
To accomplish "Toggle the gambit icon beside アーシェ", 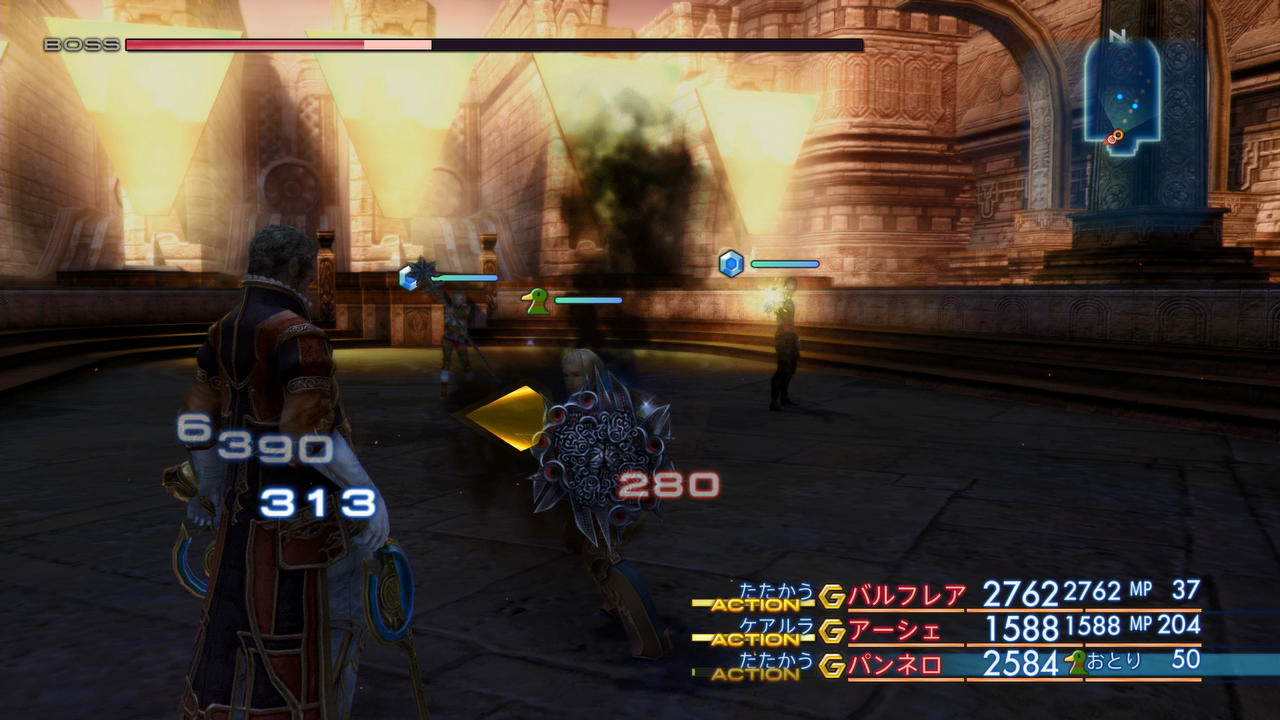I will click(832, 631).
